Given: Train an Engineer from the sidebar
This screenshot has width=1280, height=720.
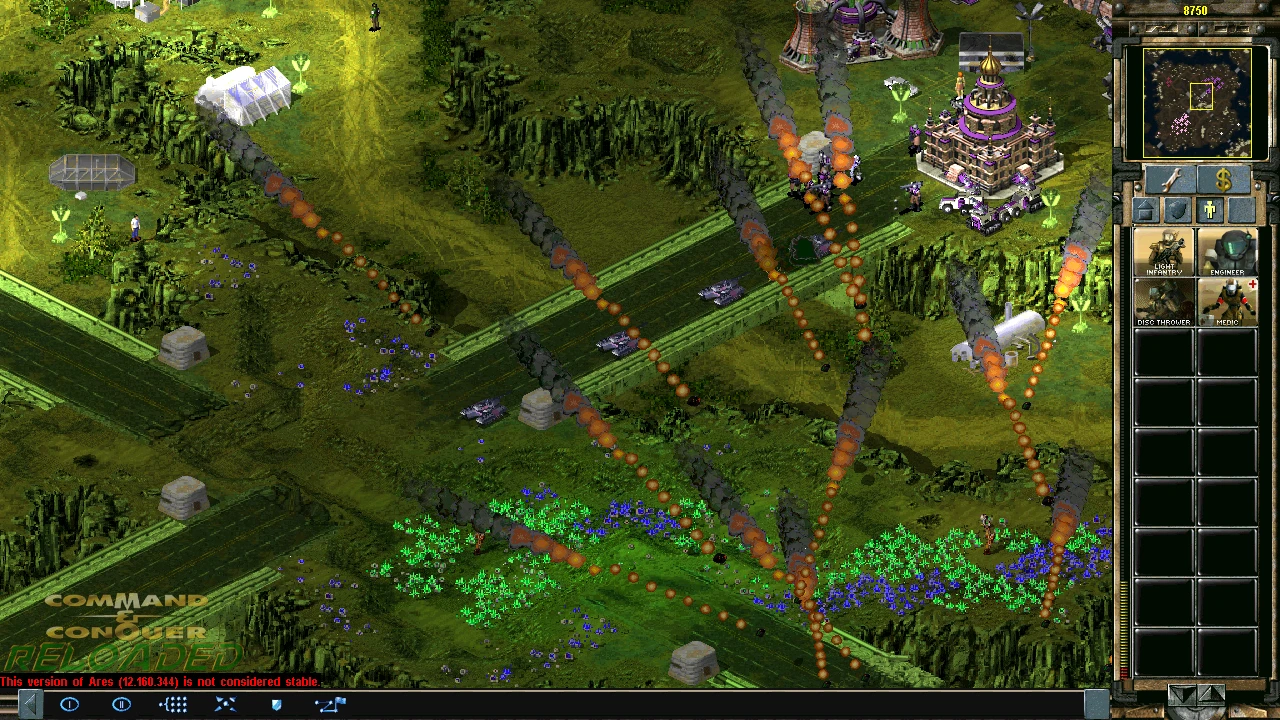Looking at the screenshot, I should 1227,253.
